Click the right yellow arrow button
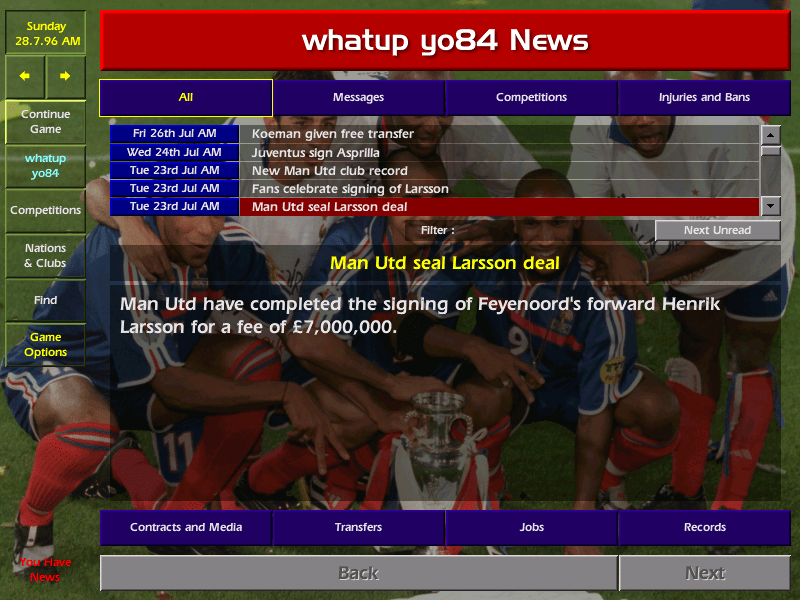Viewport: 800px width, 600px height. tap(65, 76)
